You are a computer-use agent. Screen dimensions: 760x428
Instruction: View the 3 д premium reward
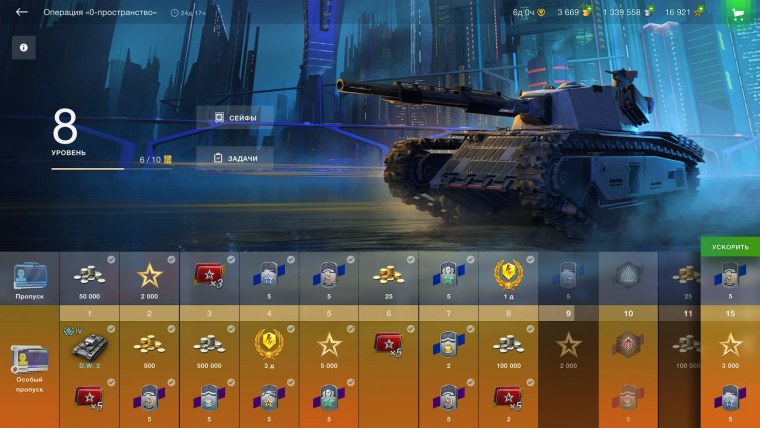[x=269, y=348]
